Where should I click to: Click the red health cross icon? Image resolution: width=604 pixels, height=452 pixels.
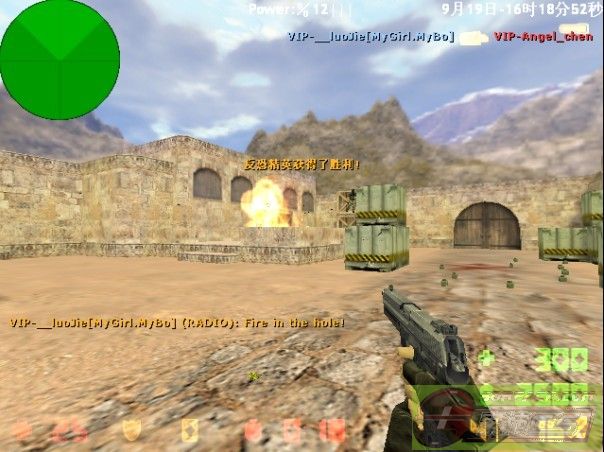pos(21,431)
